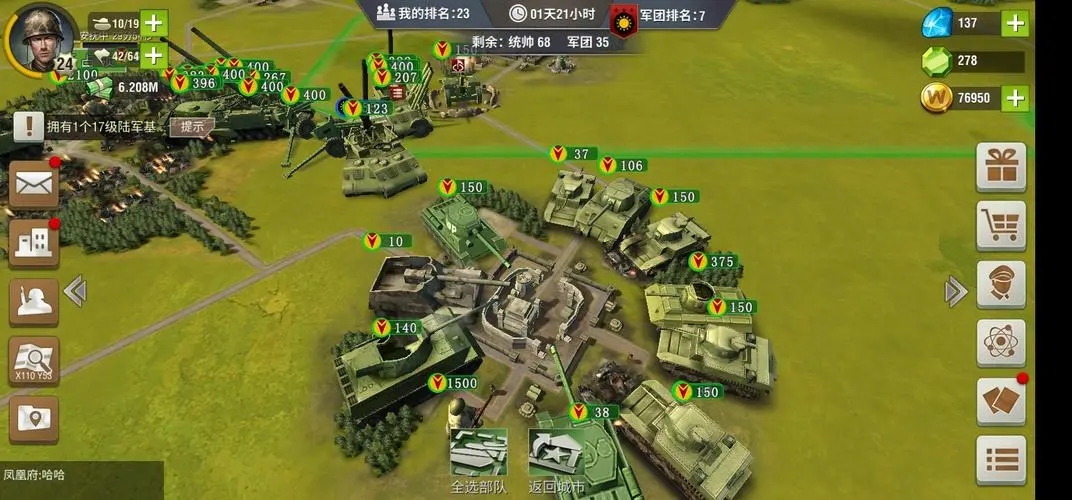Open the officer generals menu

[1001, 284]
